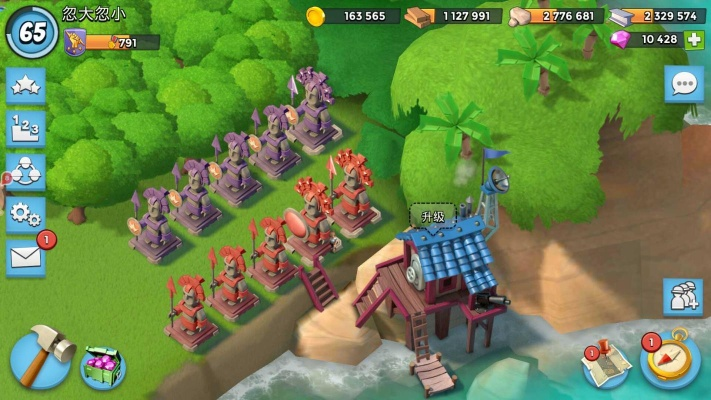Open the chat speech bubble
The height and width of the screenshot is (400, 711).
(684, 84)
